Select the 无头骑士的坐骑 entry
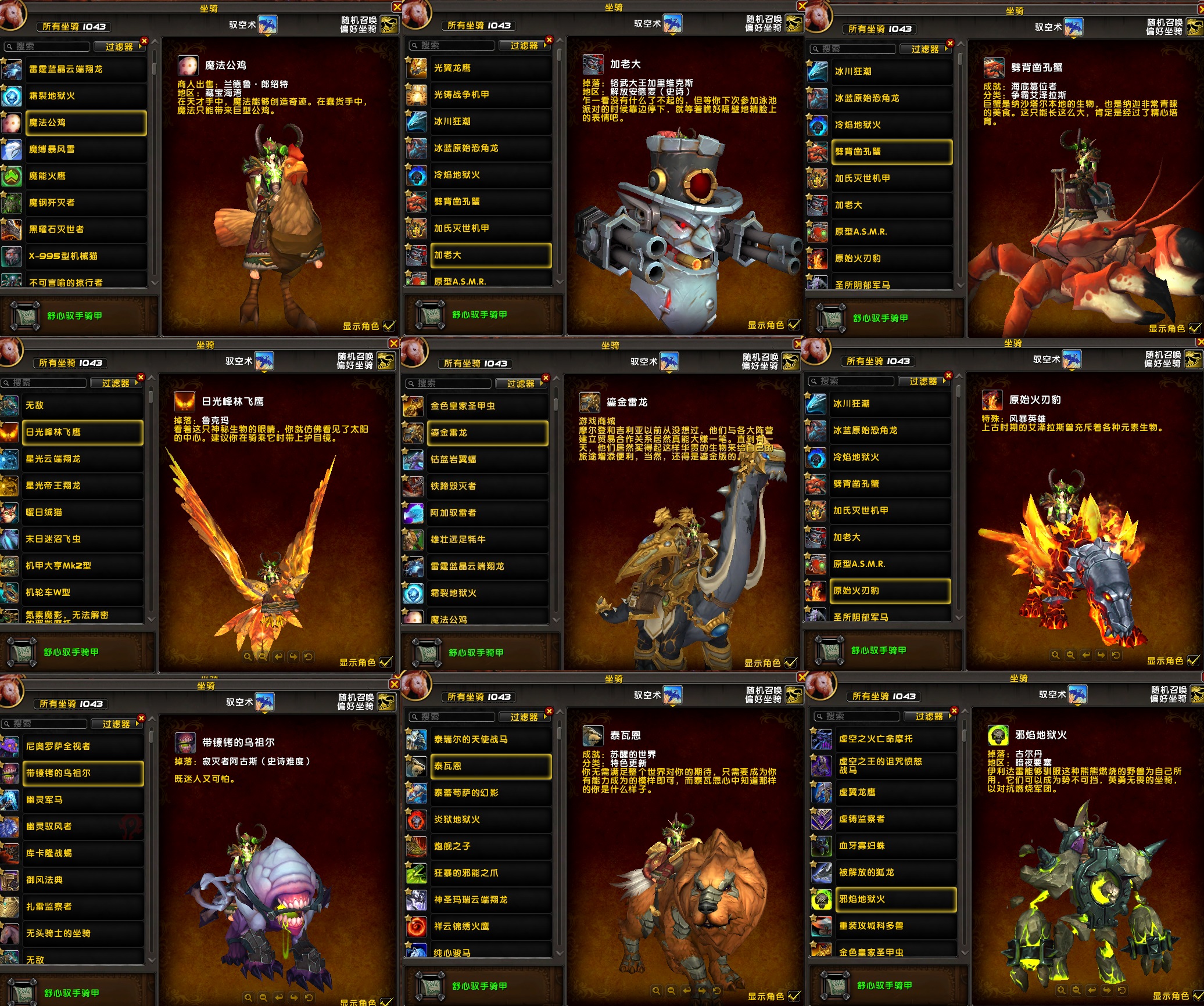Screen dimensions: 1204x1006 (x=83, y=933)
